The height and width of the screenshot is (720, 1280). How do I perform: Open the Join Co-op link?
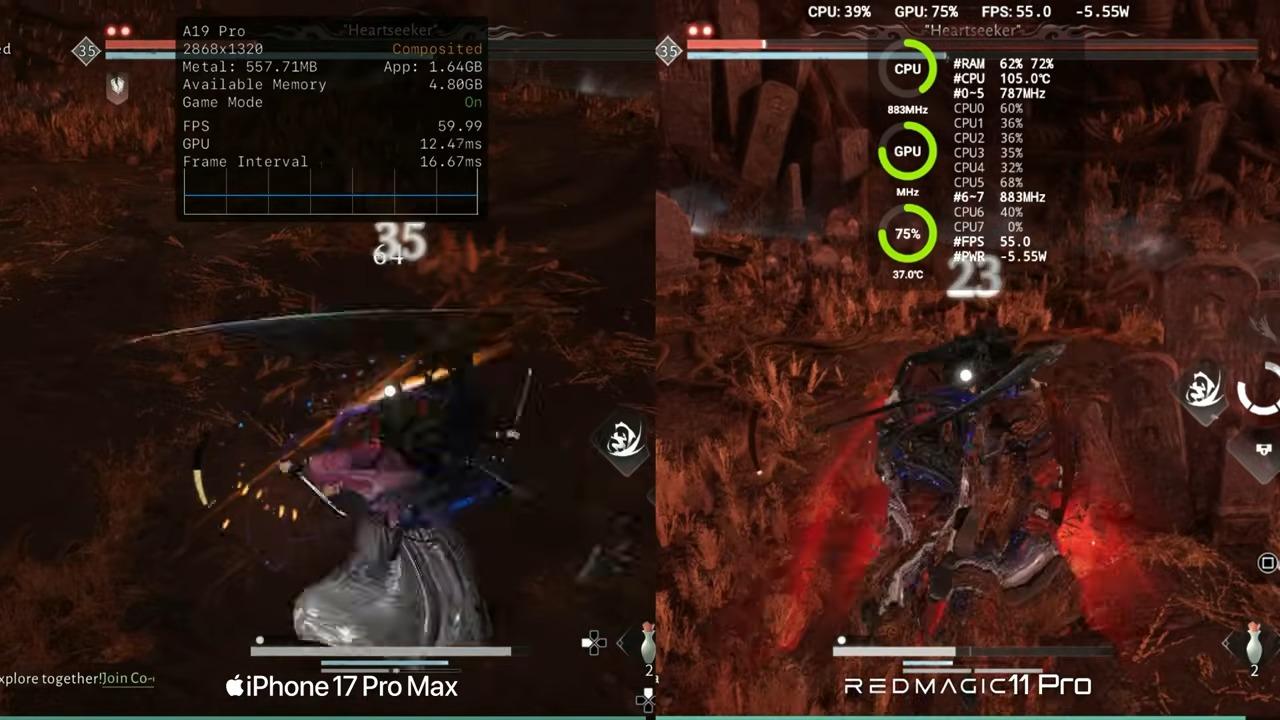[128, 679]
